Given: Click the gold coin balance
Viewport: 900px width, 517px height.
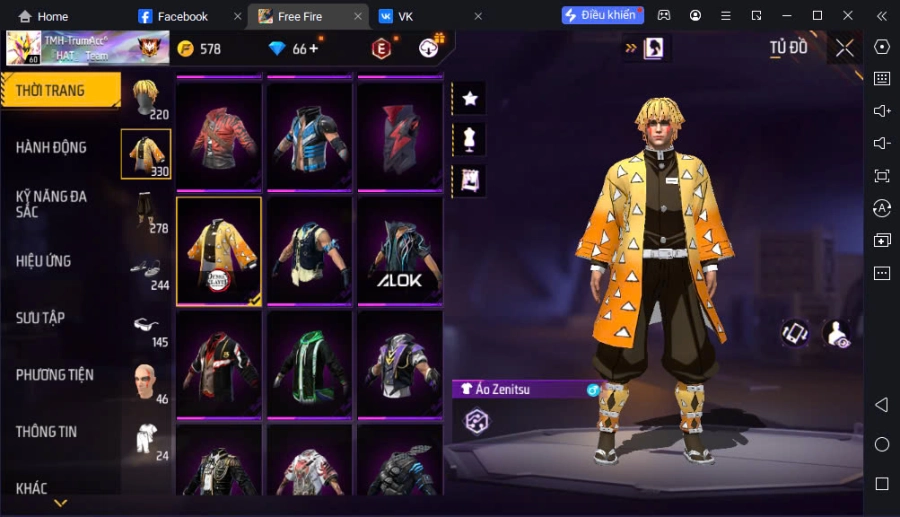Looking at the screenshot, I should (x=200, y=49).
